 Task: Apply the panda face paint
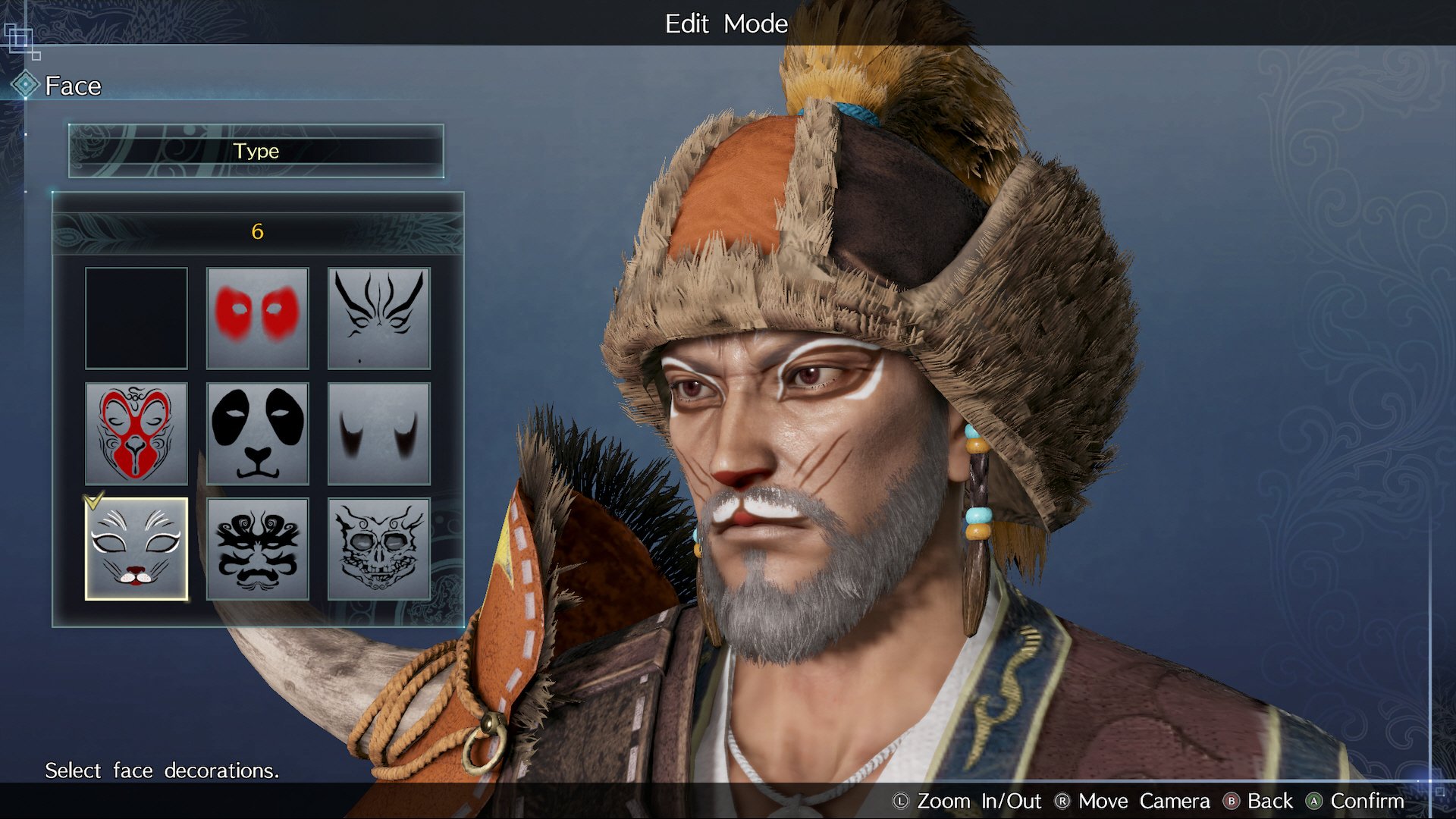coord(258,434)
